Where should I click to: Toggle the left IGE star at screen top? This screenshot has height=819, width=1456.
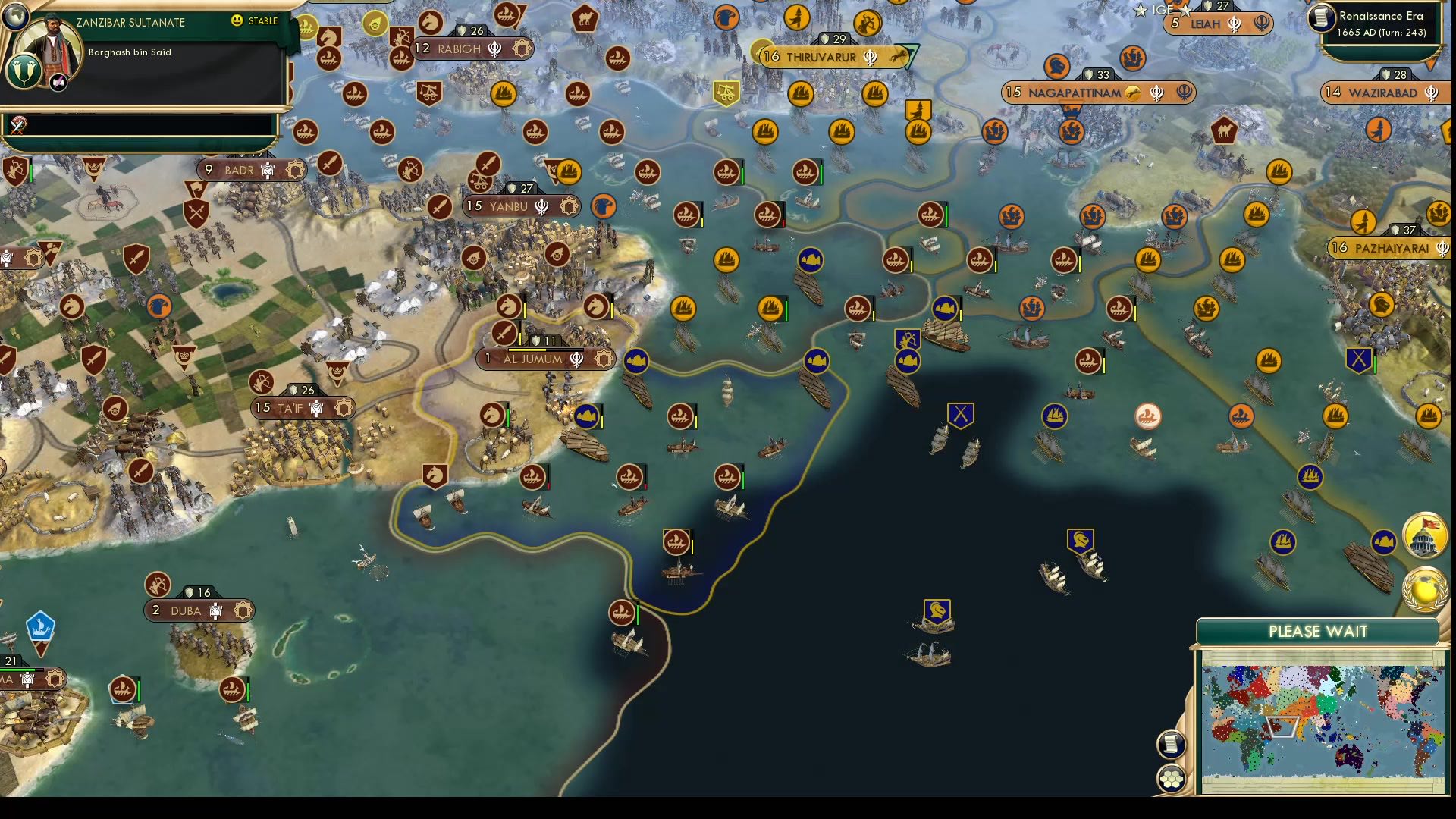1140,11
